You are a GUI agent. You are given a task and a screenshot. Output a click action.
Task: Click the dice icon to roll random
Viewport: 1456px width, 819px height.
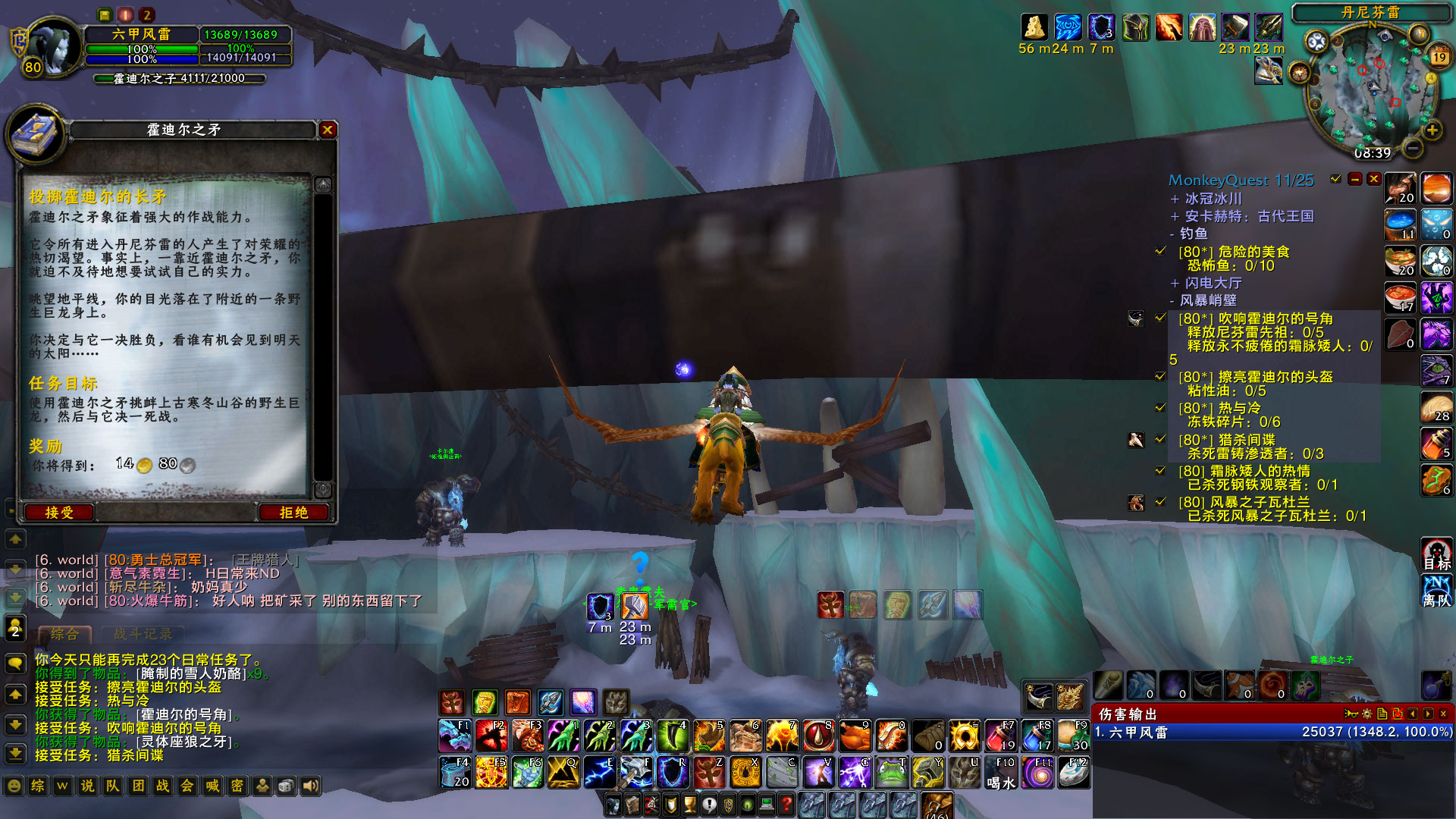coord(286,786)
